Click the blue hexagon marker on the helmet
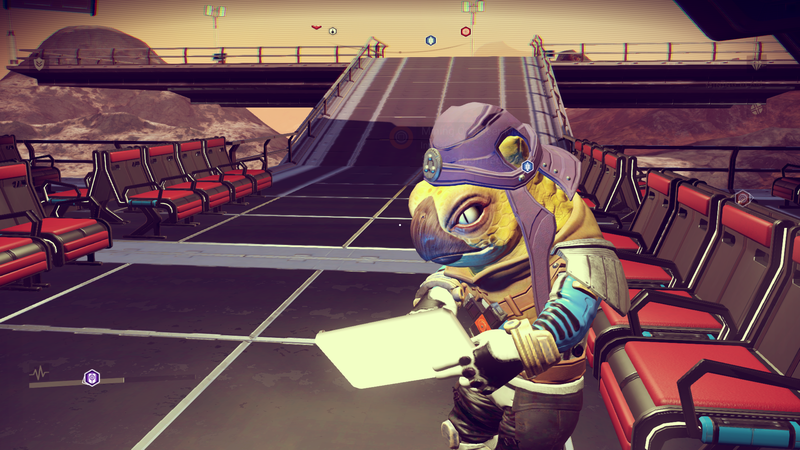 (x=527, y=166)
